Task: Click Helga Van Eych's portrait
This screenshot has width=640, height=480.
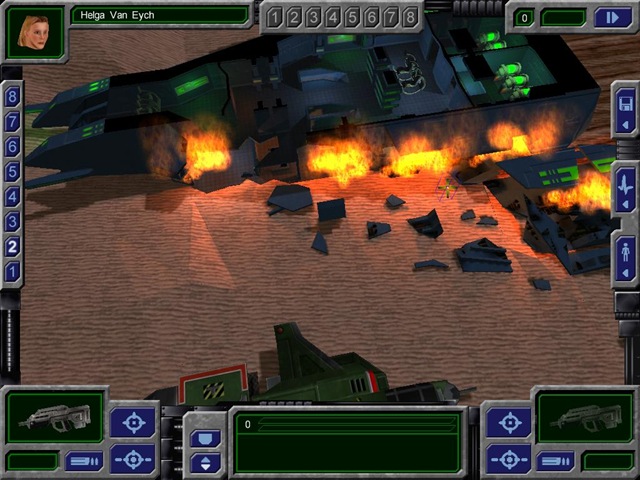Action: coord(35,32)
